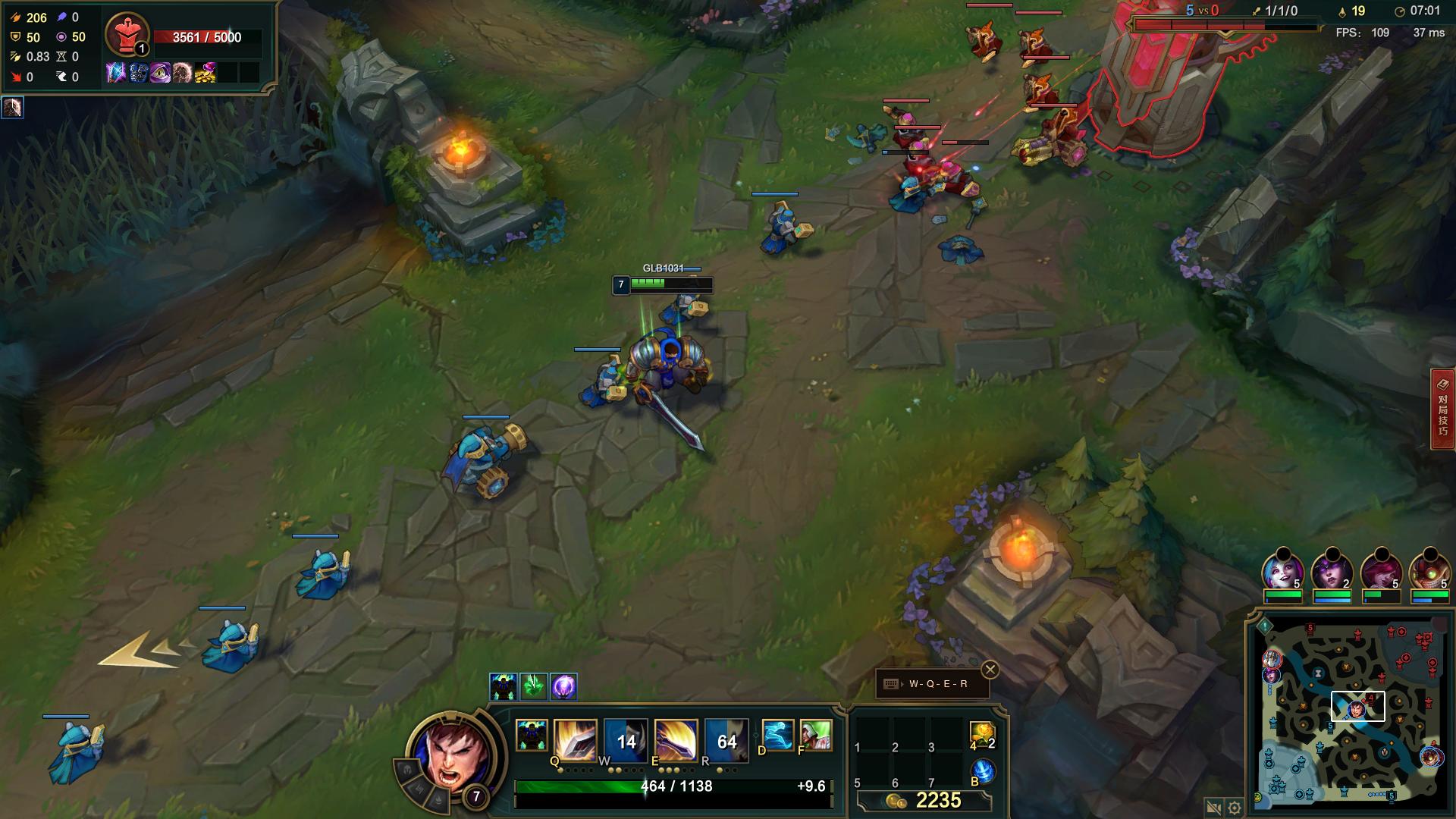Open the minimap gear settings button
1456x819 pixels.
(x=1235, y=808)
